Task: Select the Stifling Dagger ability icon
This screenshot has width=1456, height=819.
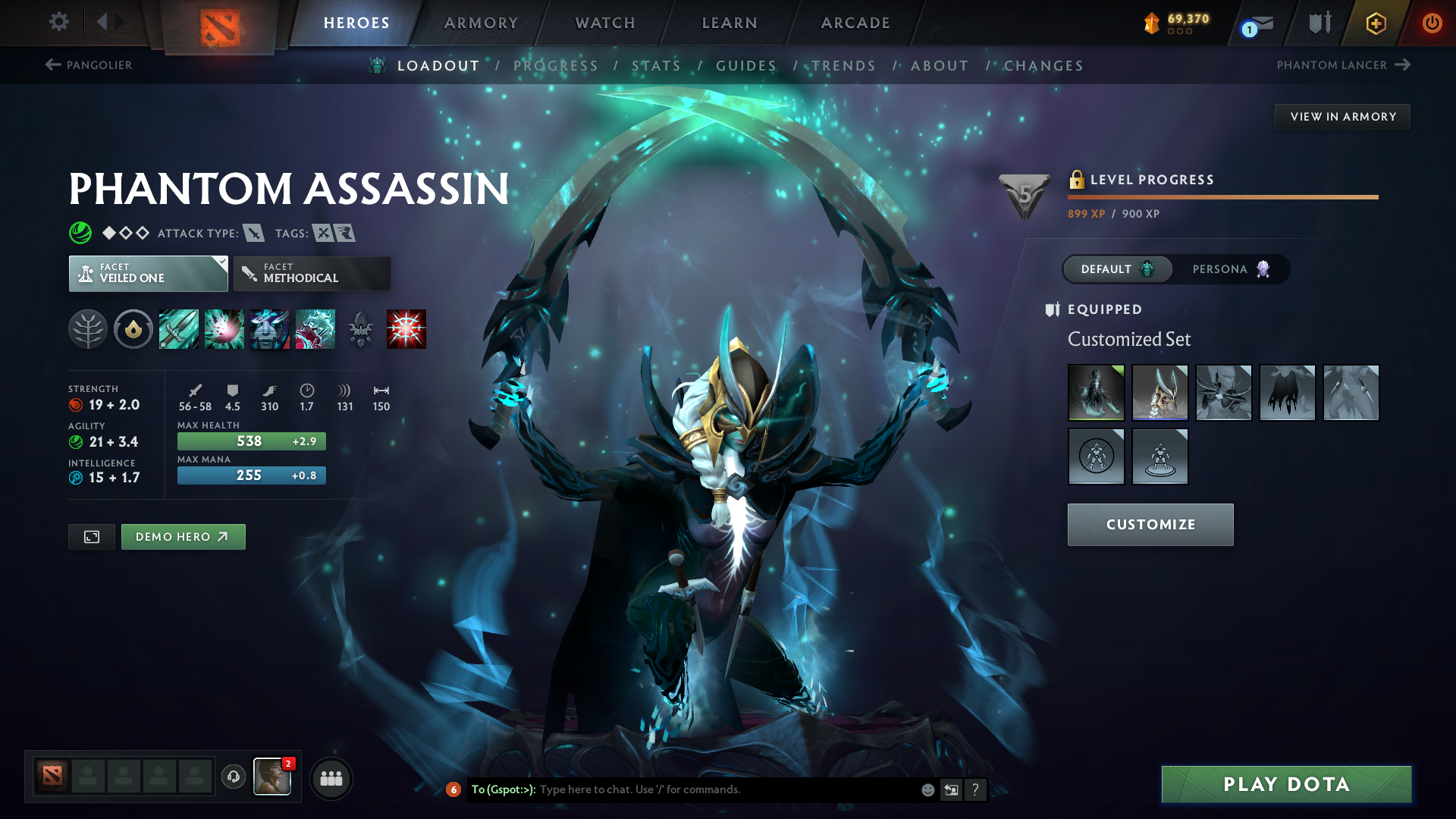Action: (x=178, y=328)
